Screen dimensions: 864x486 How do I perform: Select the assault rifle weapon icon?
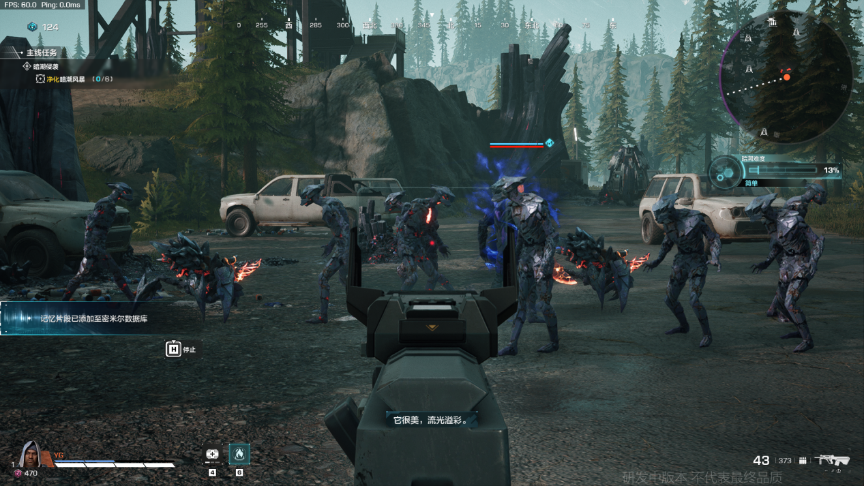831,460
